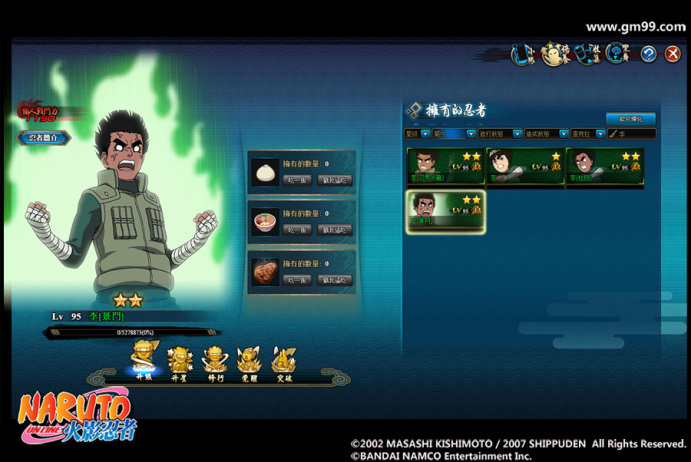Open the 屬性 attribute filter dropdown

click(453, 133)
